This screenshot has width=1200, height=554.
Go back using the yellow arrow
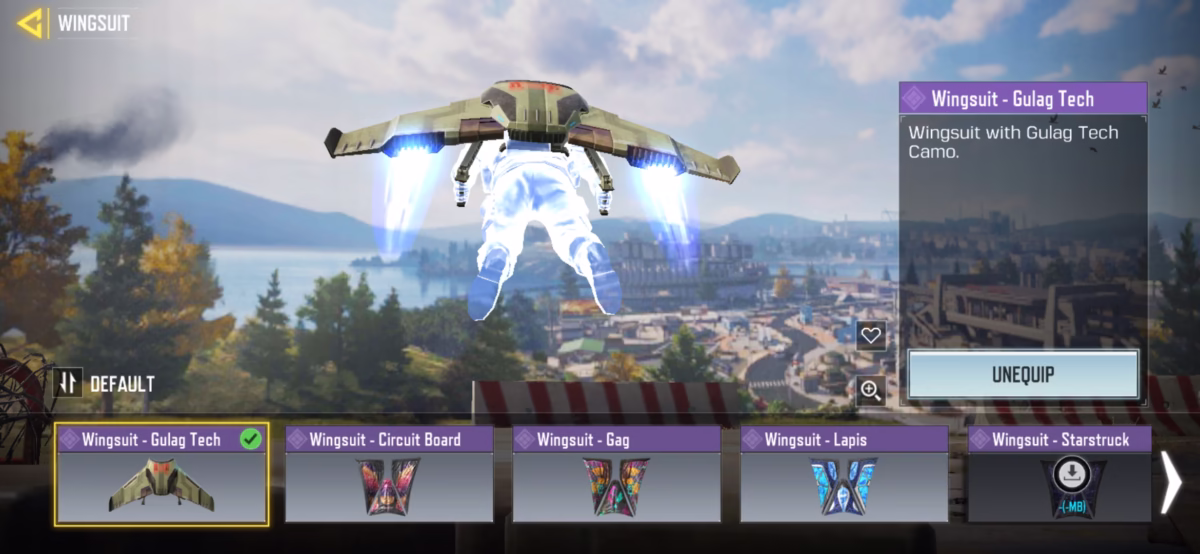[30, 22]
